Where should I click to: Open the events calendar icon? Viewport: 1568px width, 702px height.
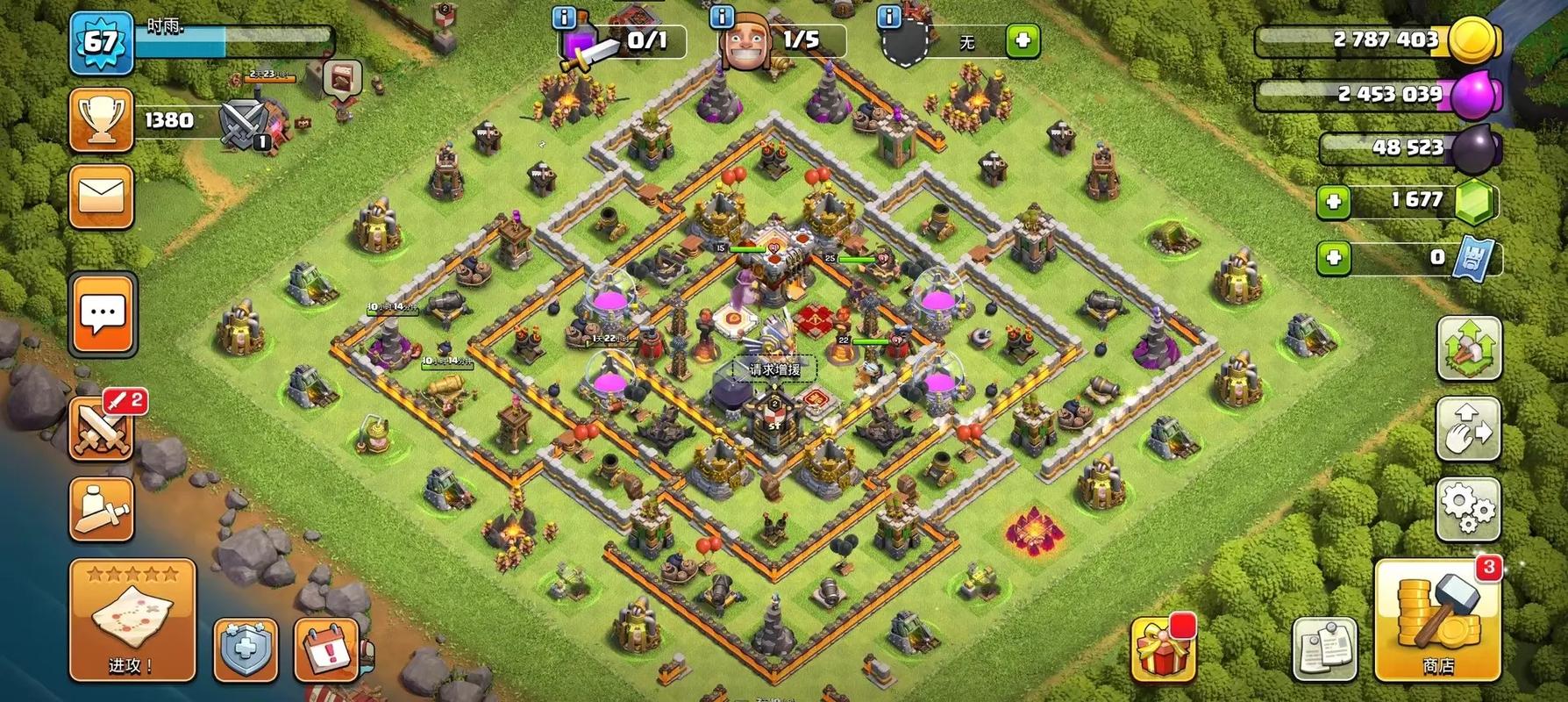325,650
